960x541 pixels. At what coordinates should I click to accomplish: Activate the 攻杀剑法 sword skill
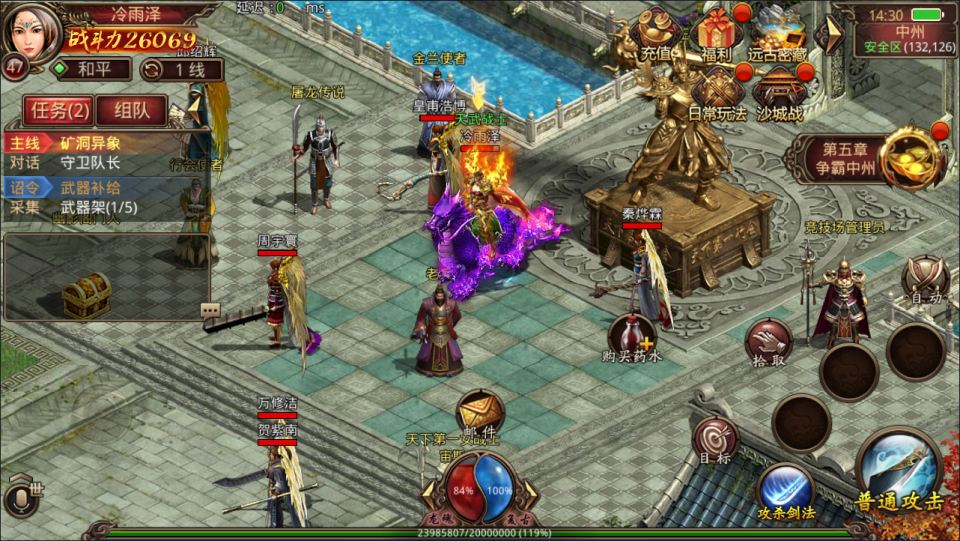[x=785, y=489]
